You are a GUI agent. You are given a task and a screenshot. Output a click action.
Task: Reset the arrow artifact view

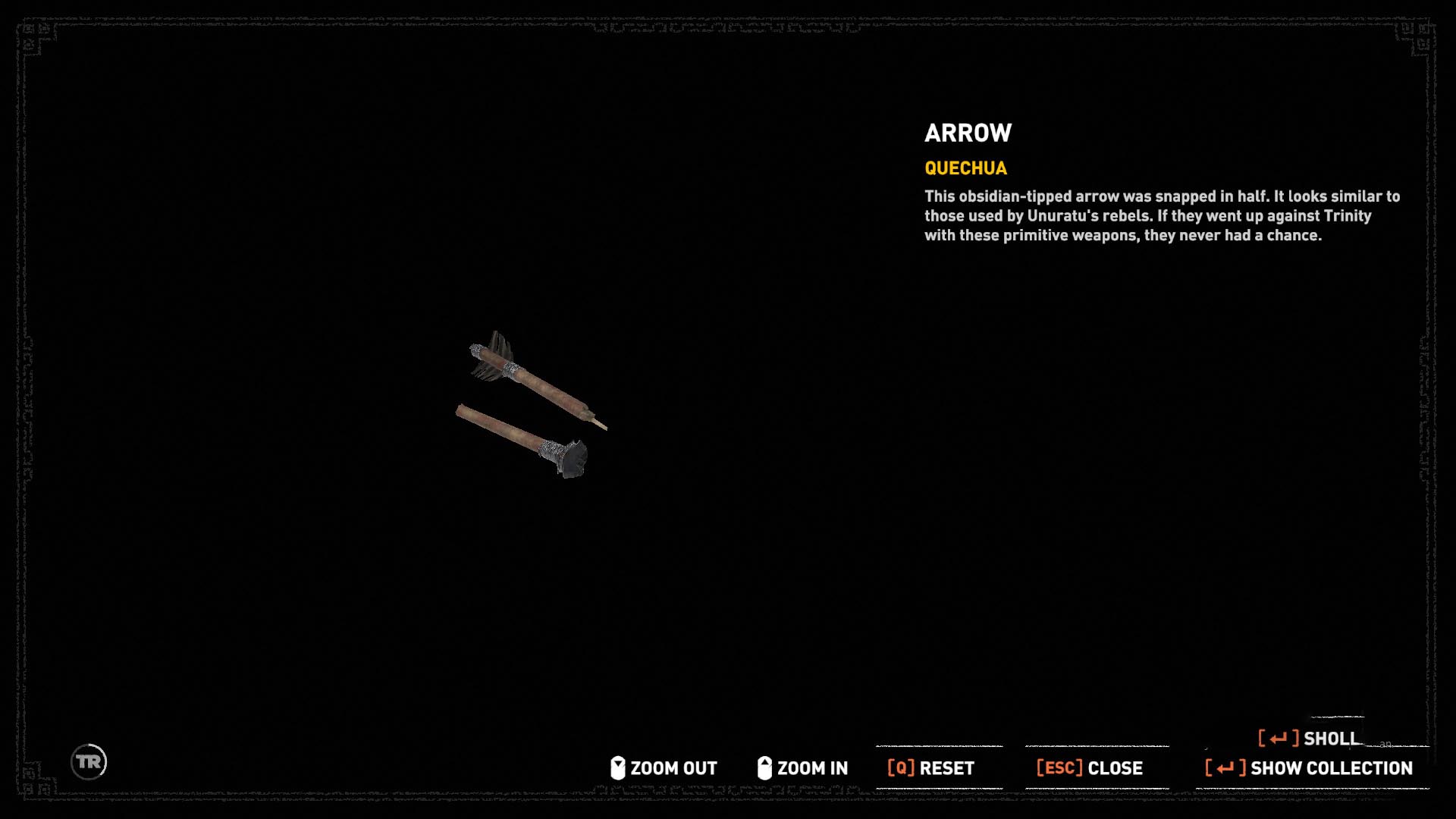(x=931, y=768)
